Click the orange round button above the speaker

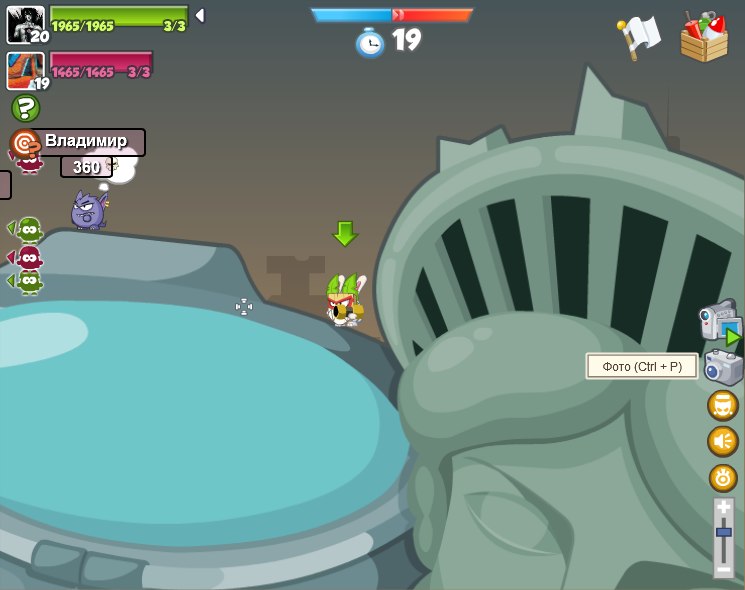click(723, 405)
